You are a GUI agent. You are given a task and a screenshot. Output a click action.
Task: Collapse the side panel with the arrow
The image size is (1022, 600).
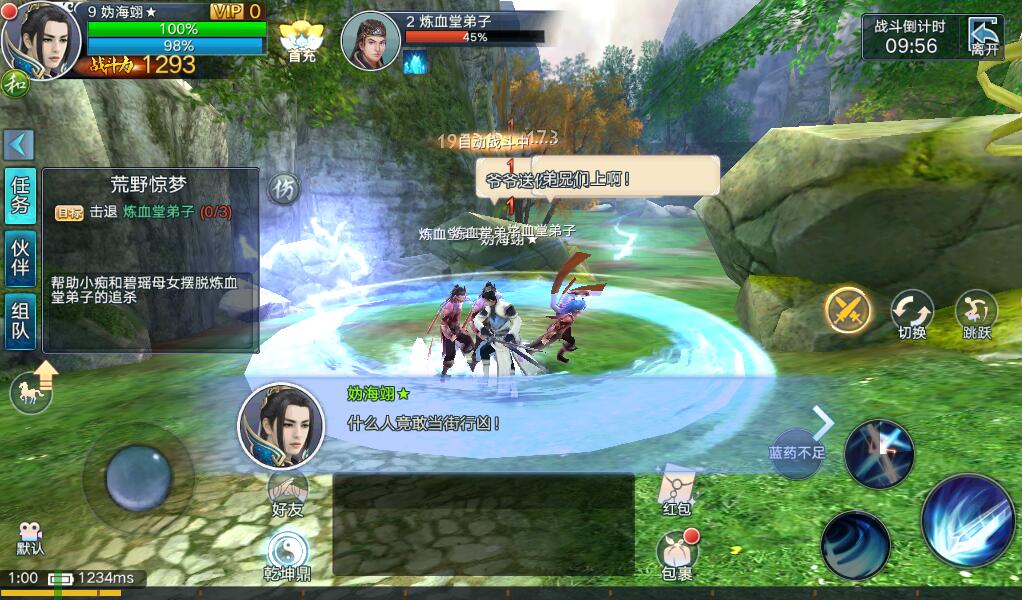point(19,145)
